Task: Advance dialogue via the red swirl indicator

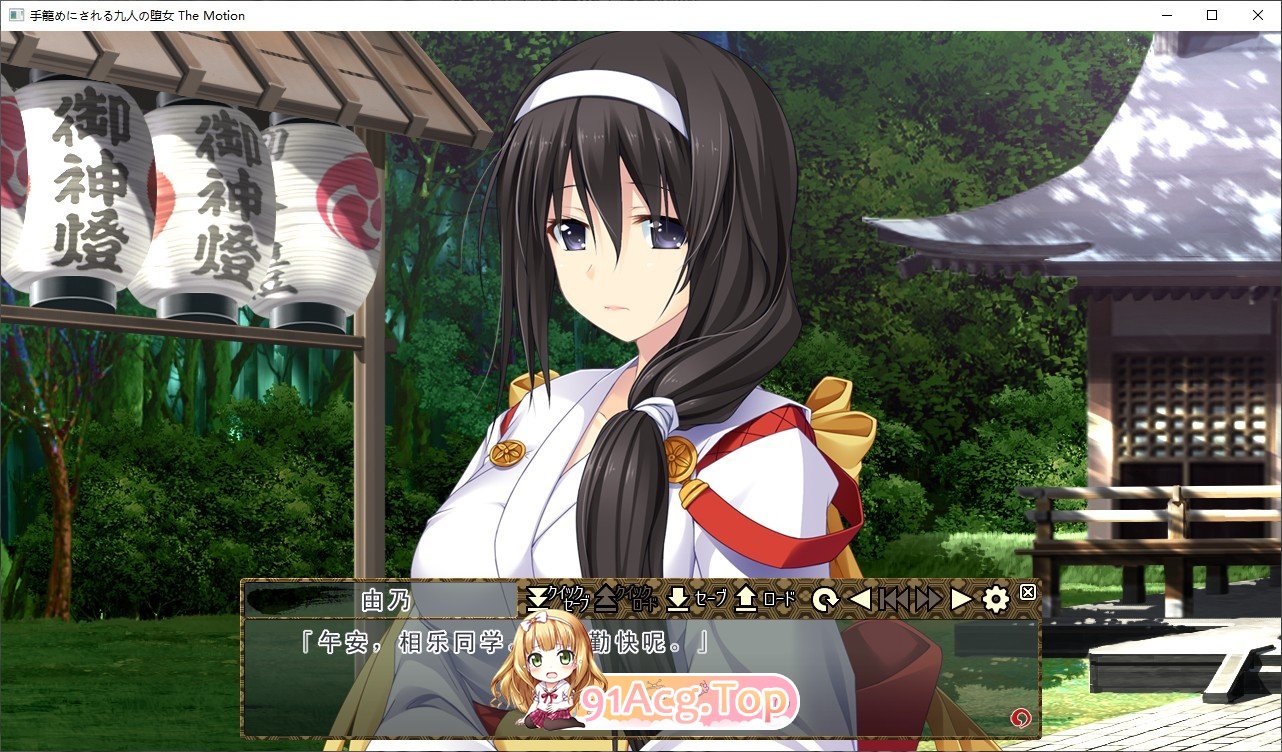Action: [x=1020, y=716]
